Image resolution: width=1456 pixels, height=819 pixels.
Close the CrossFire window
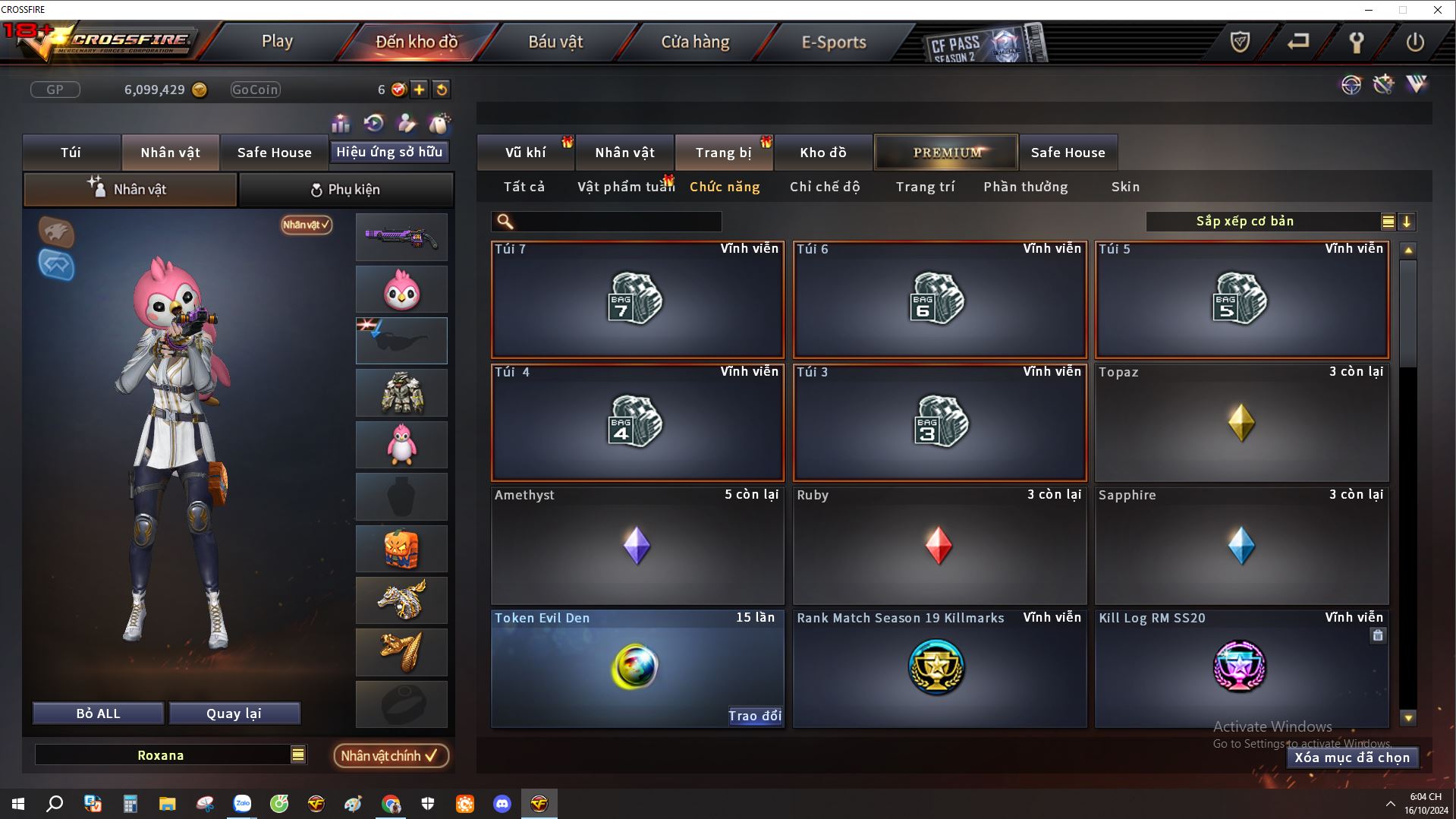1437,10
